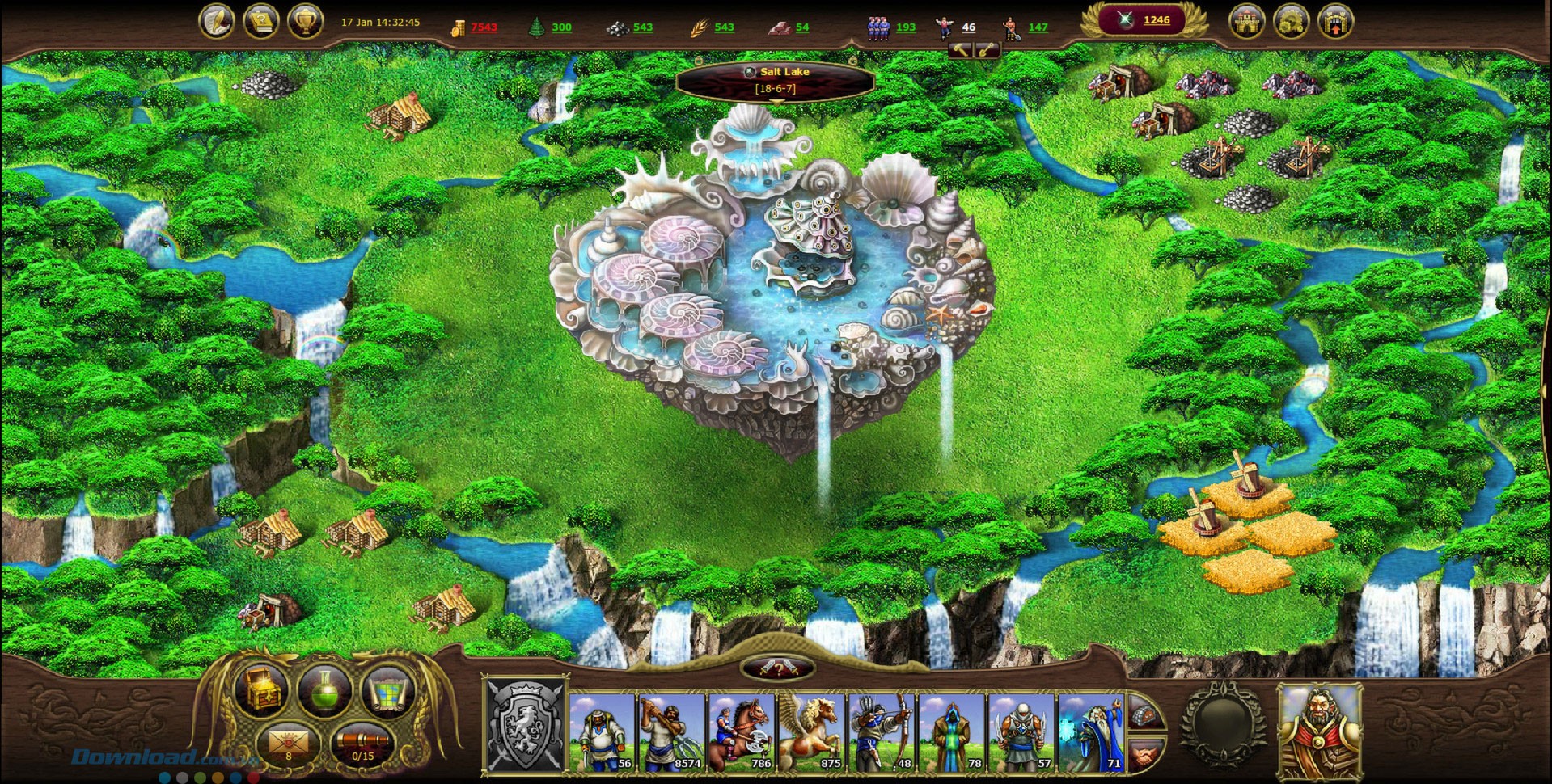Show the trophy rankings
This screenshot has width=1552, height=784.
pos(306,21)
